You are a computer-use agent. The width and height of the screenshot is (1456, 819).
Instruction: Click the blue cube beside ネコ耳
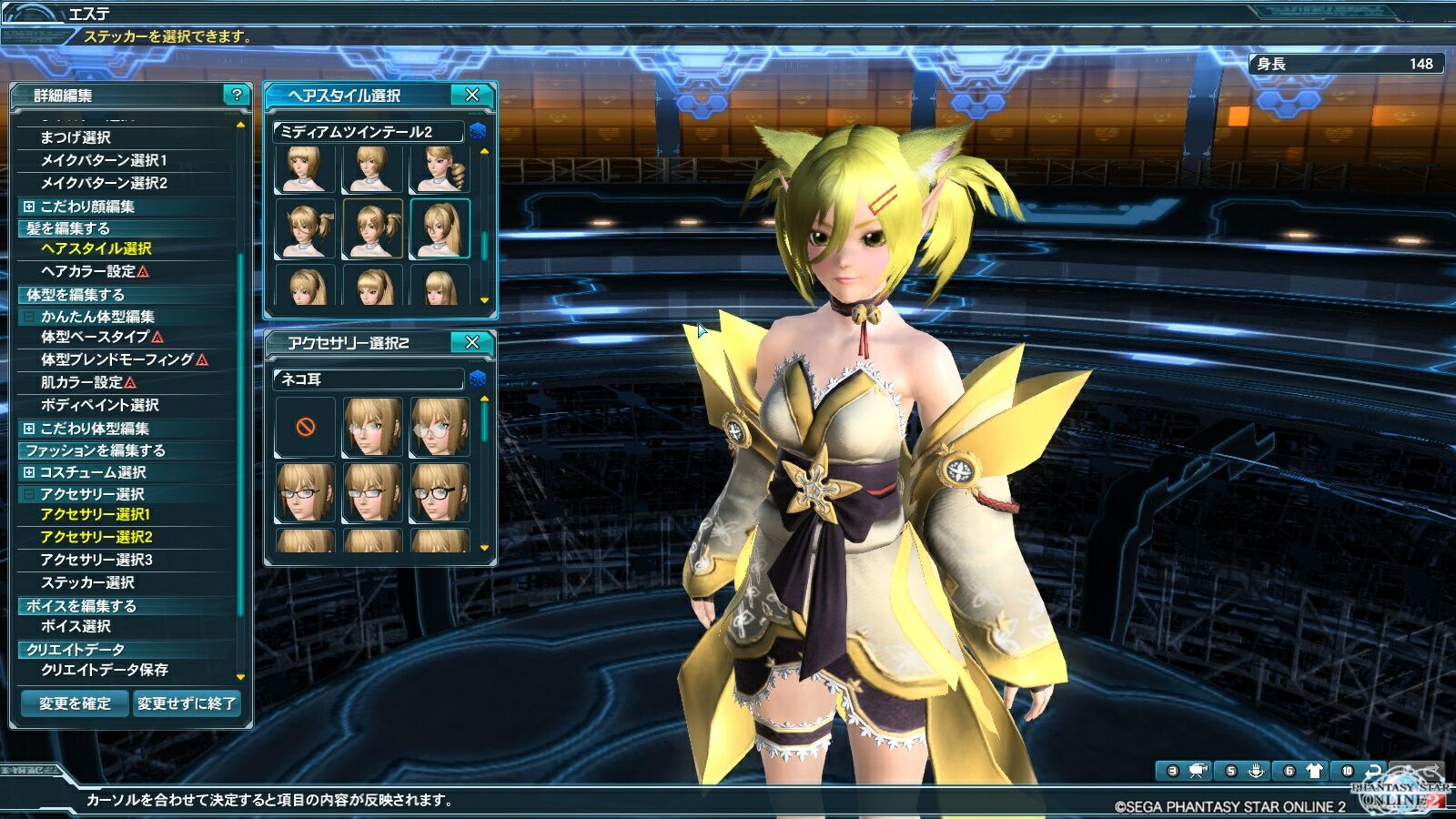478,379
